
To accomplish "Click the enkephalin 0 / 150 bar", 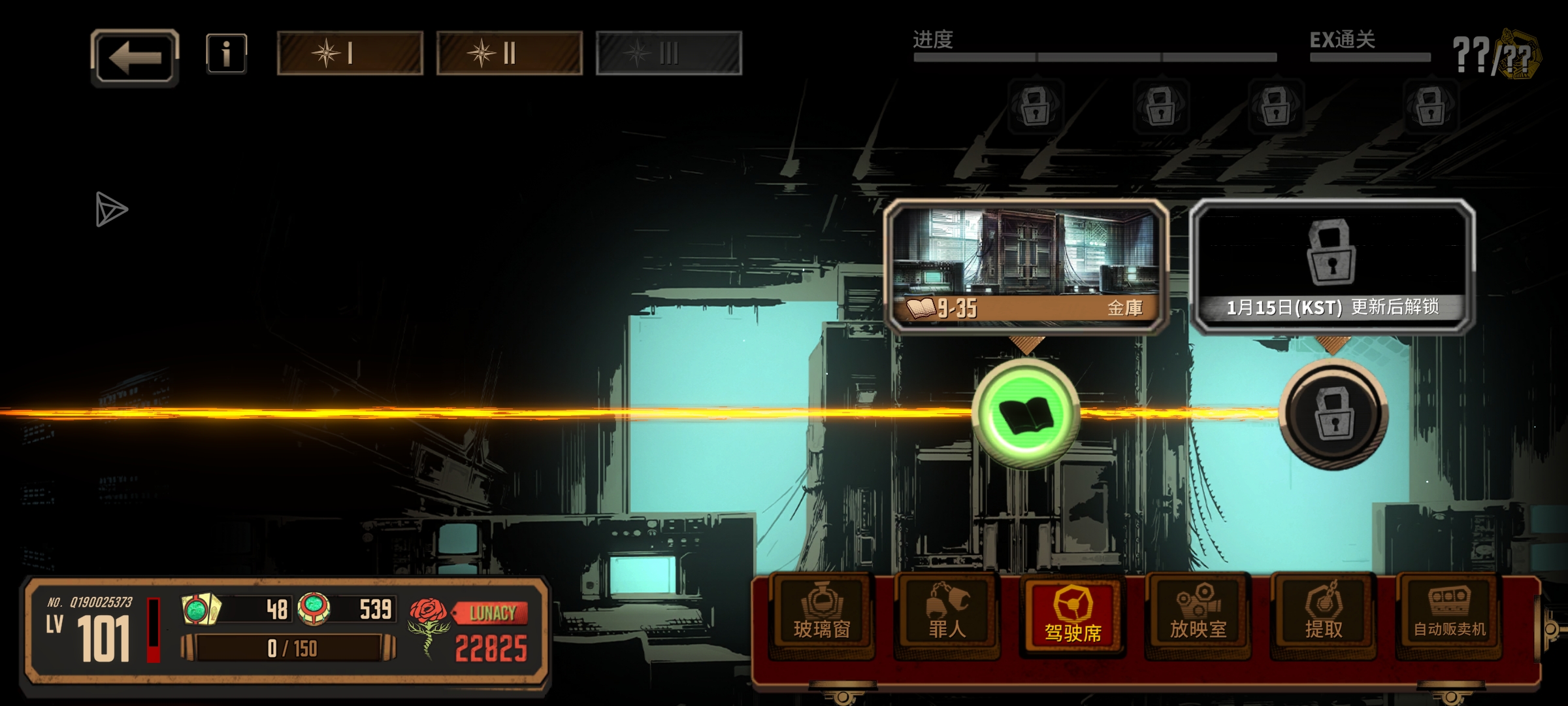I will tap(289, 648).
